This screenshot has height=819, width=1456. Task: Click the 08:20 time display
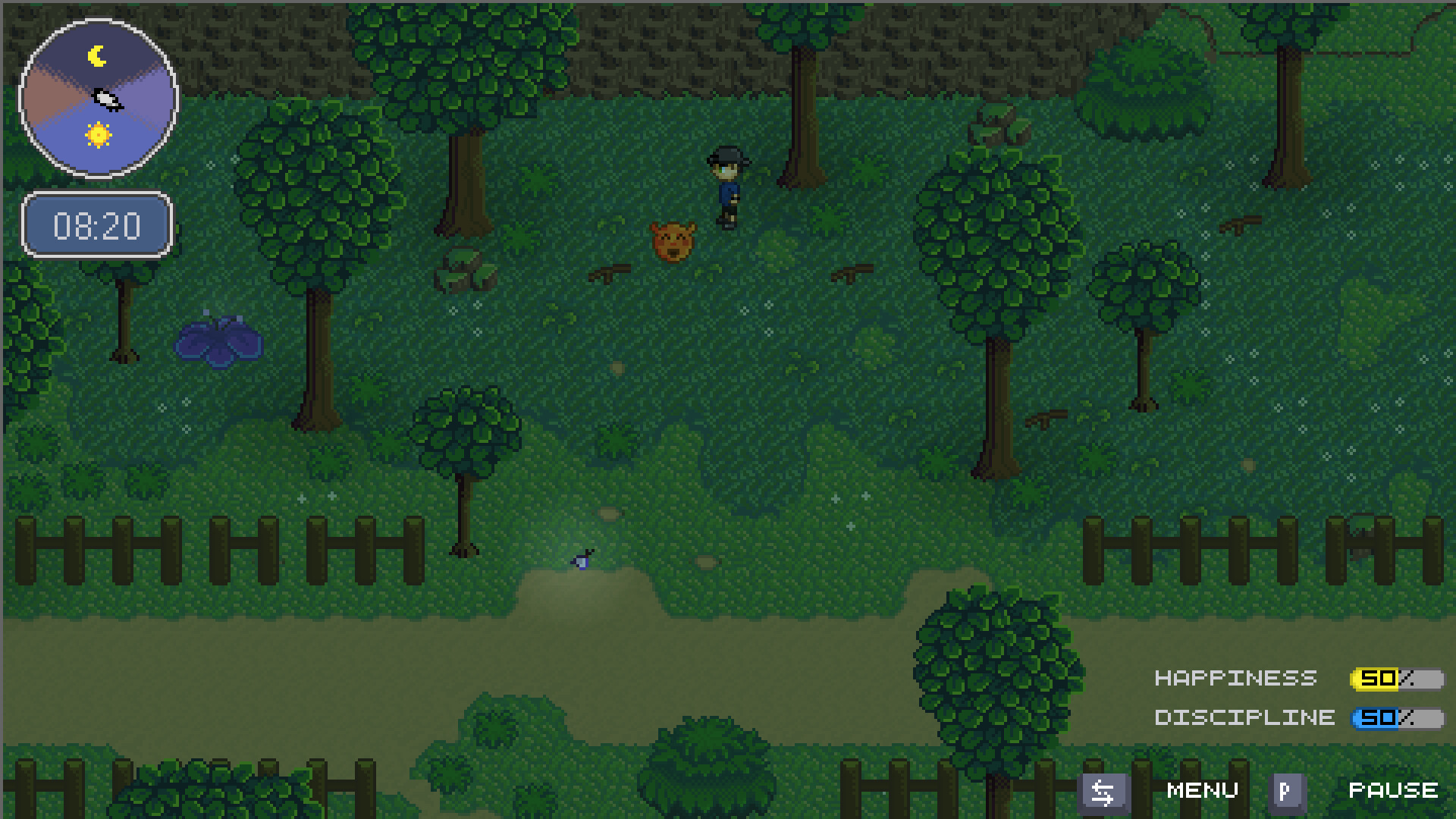point(97,224)
